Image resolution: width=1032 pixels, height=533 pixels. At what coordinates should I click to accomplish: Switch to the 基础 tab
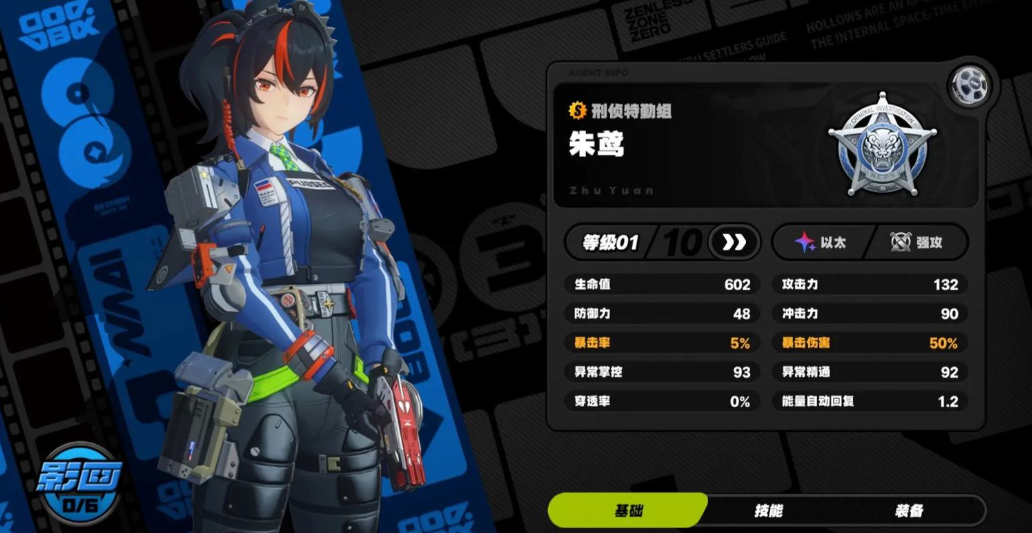point(627,510)
